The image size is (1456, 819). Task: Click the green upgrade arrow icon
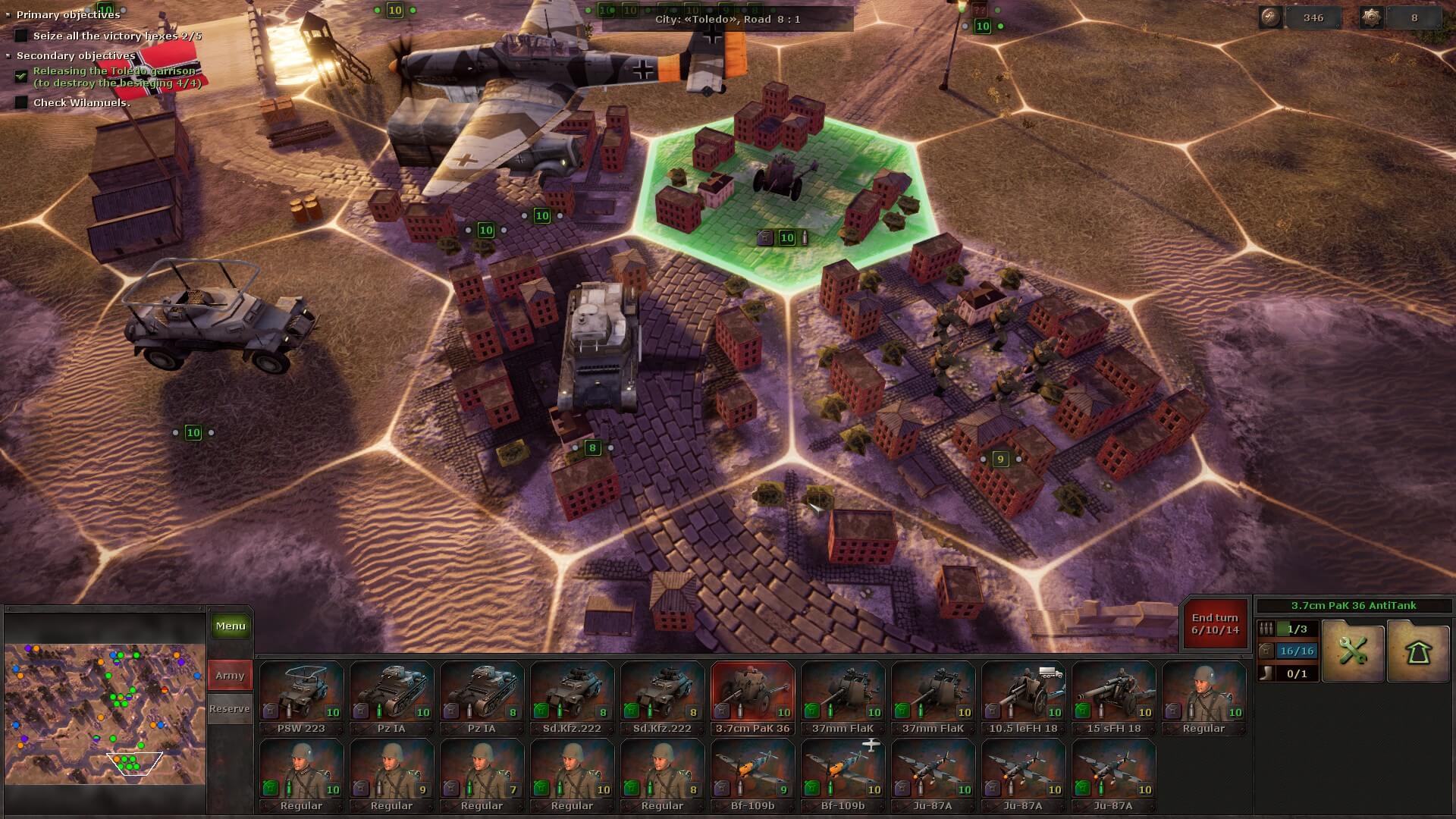point(1418,651)
